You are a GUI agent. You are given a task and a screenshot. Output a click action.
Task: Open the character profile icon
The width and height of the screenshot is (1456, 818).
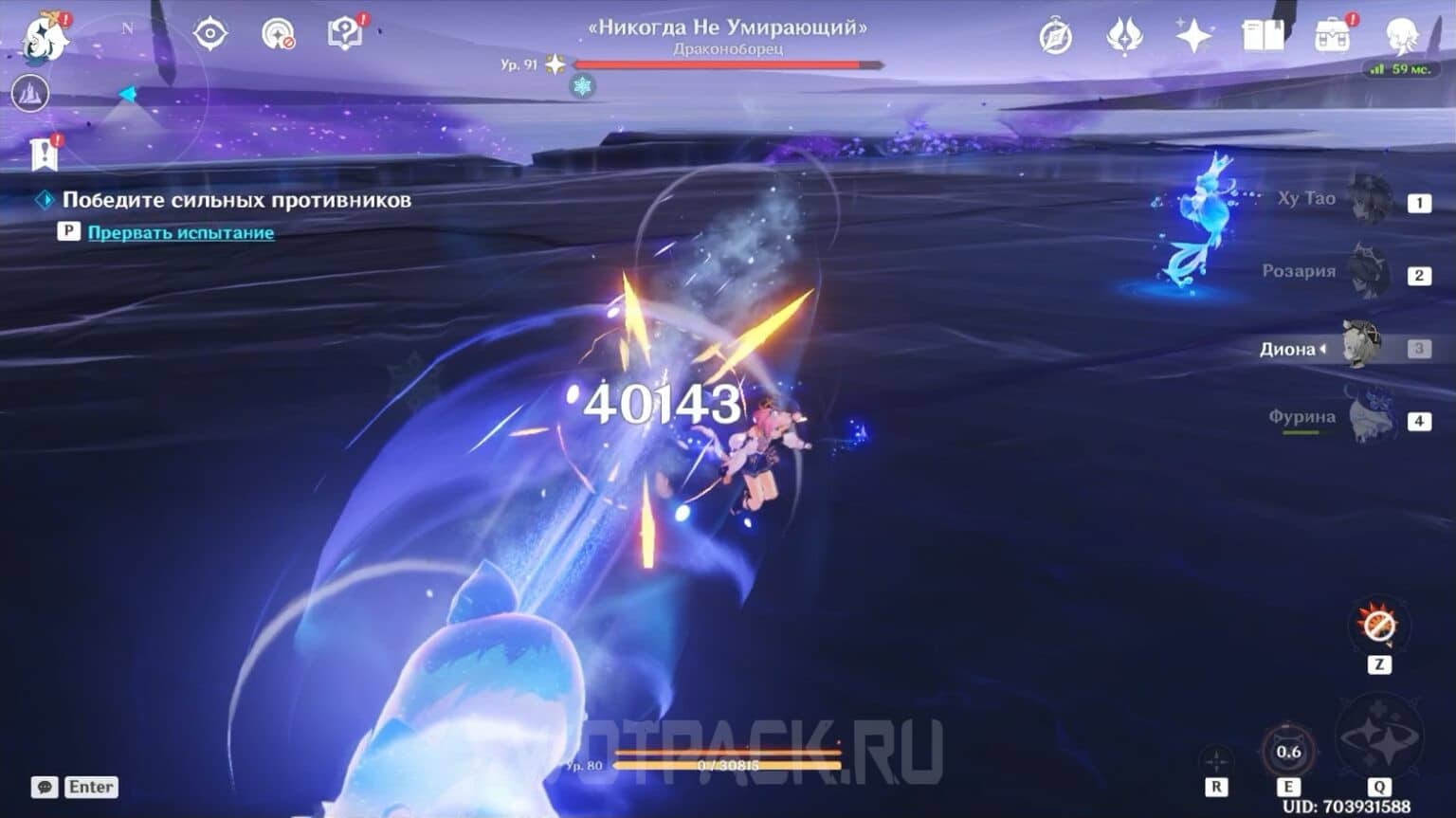click(x=1402, y=34)
